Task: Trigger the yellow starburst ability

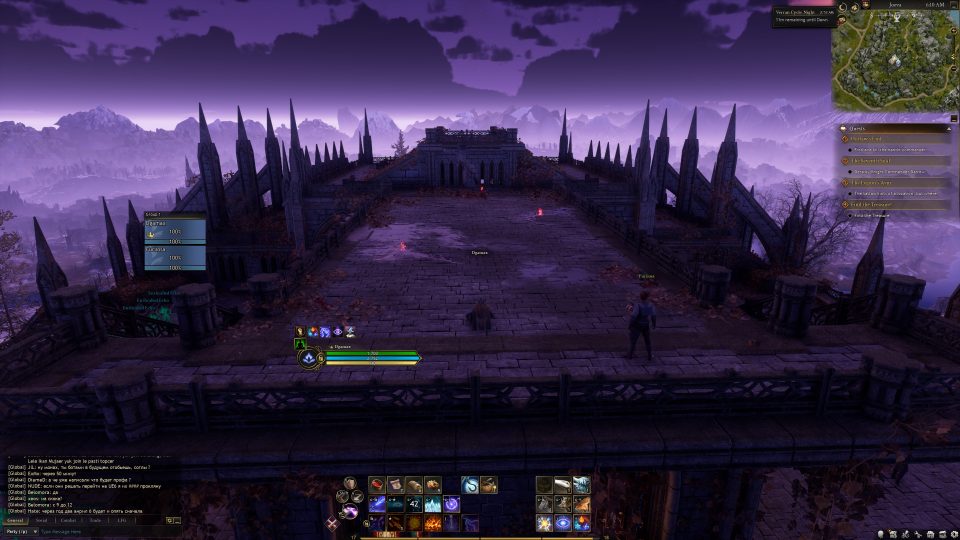Action: coord(544,523)
